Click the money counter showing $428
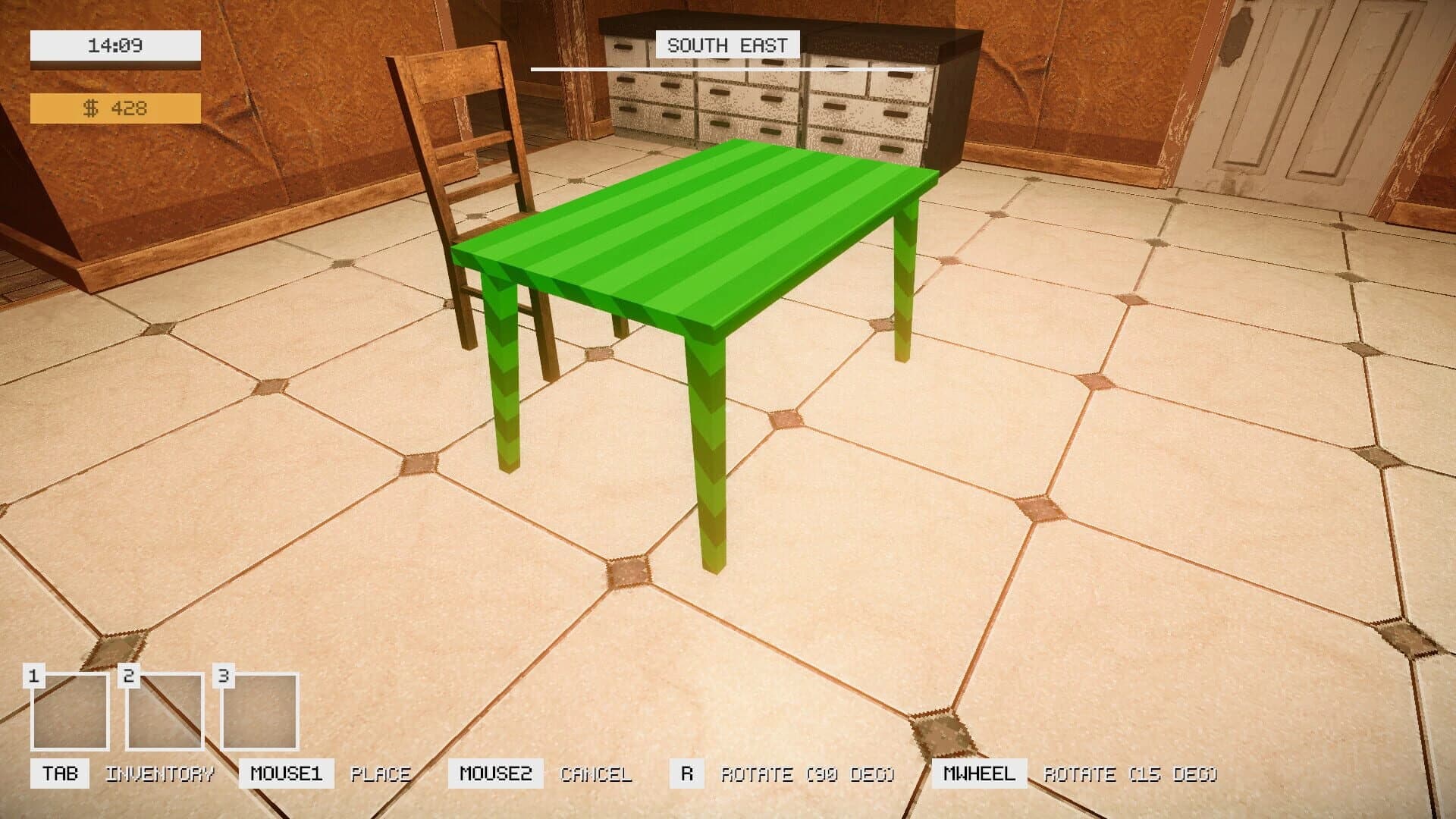Viewport: 1456px width, 819px height. click(x=114, y=110)
